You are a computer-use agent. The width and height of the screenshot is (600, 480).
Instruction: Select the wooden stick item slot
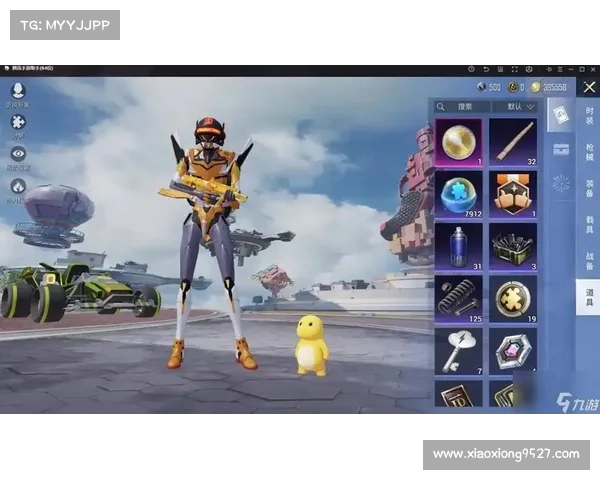[x=513, y=141]
